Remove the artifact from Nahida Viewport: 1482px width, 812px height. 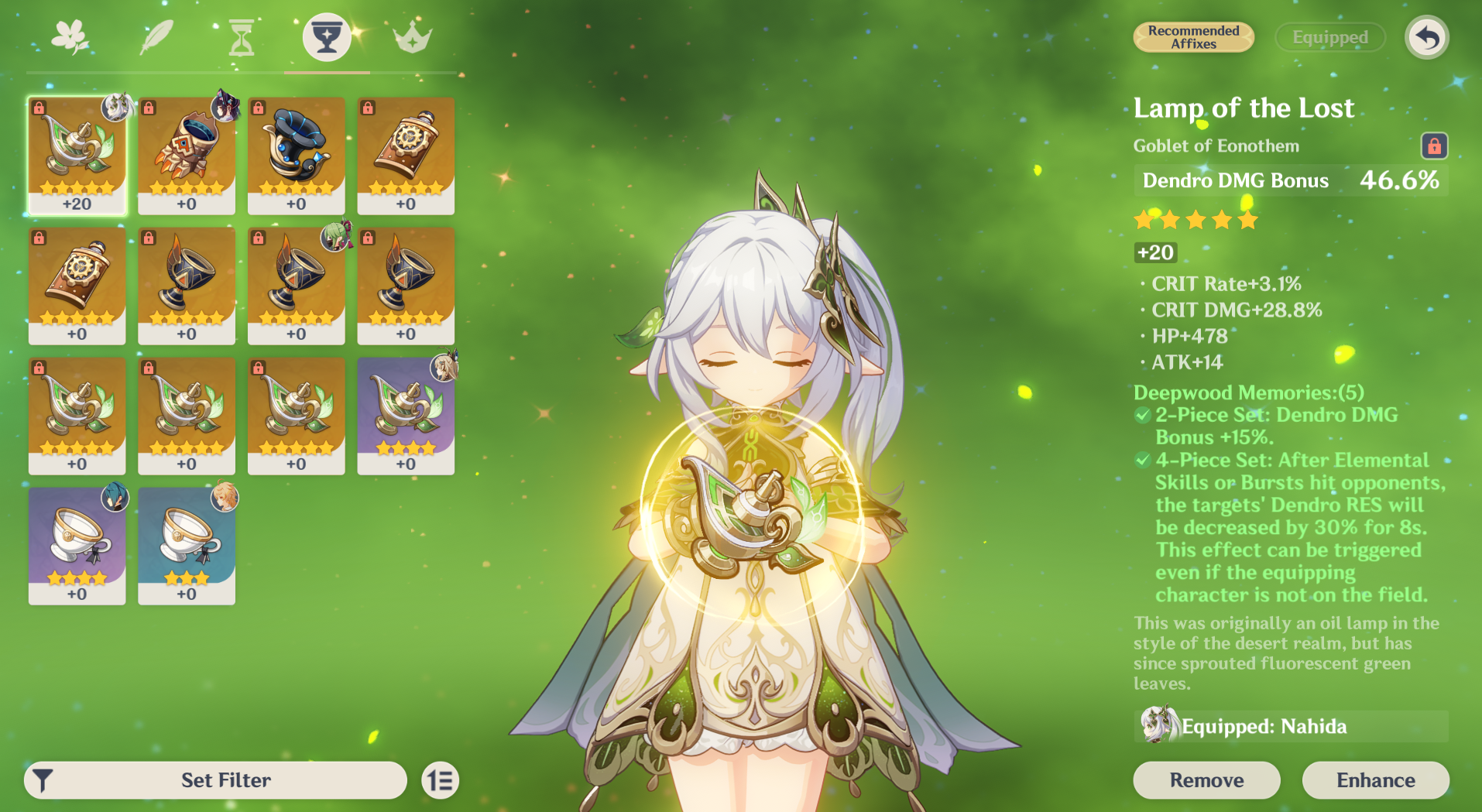click(1206, 779)
